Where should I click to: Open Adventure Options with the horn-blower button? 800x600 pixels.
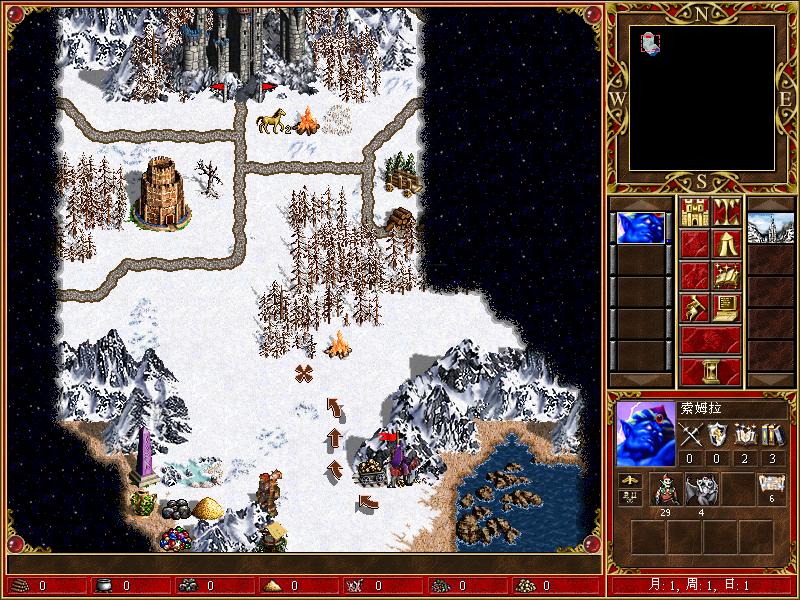tap(694, 306)
